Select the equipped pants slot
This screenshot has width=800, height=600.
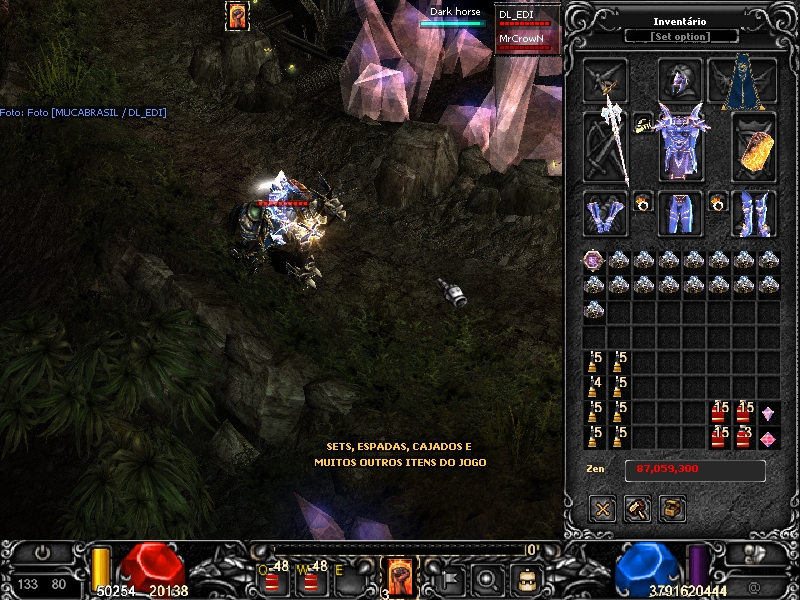click(681, 213)
